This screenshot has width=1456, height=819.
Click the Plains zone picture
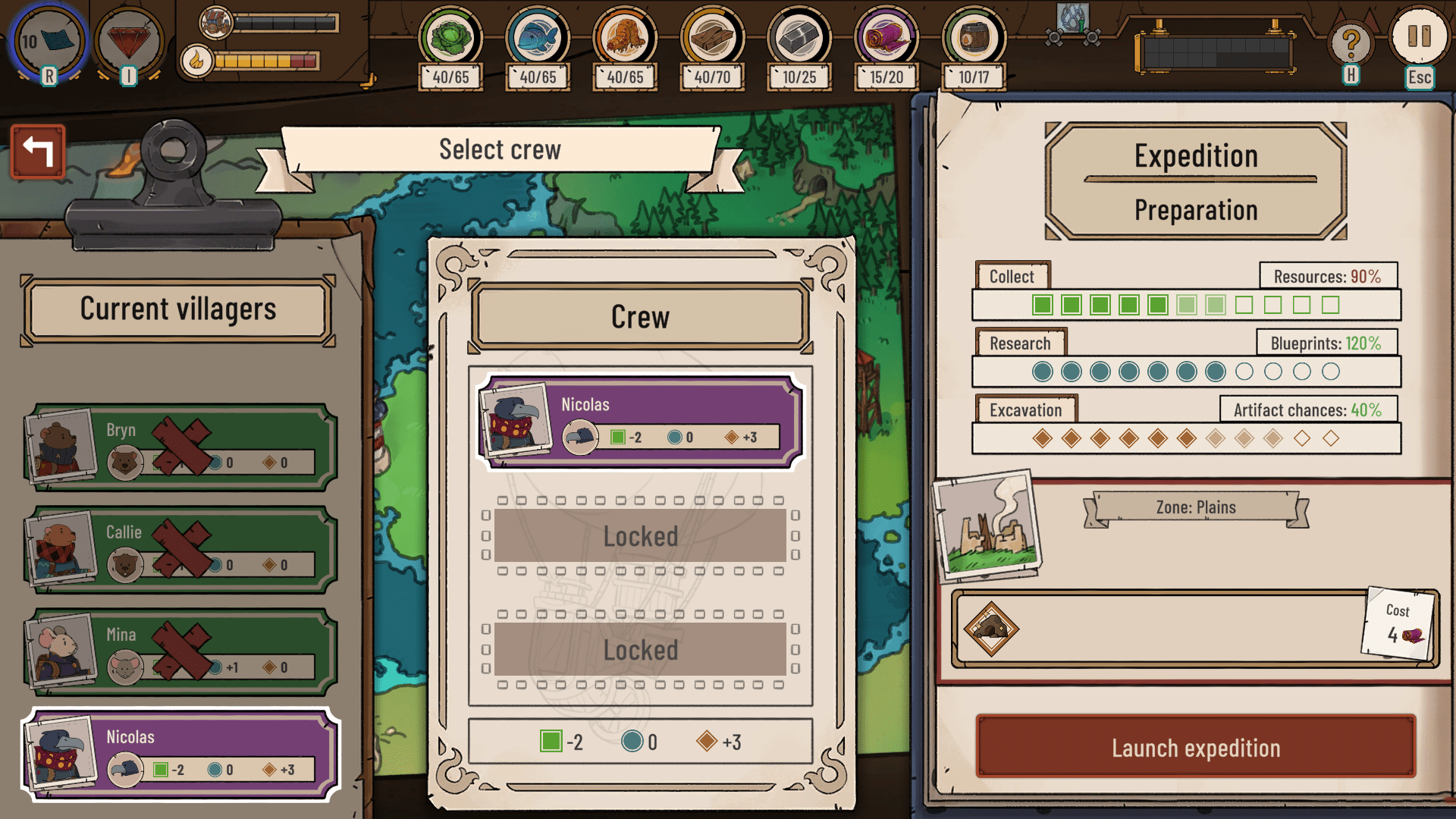coord(987,525)
